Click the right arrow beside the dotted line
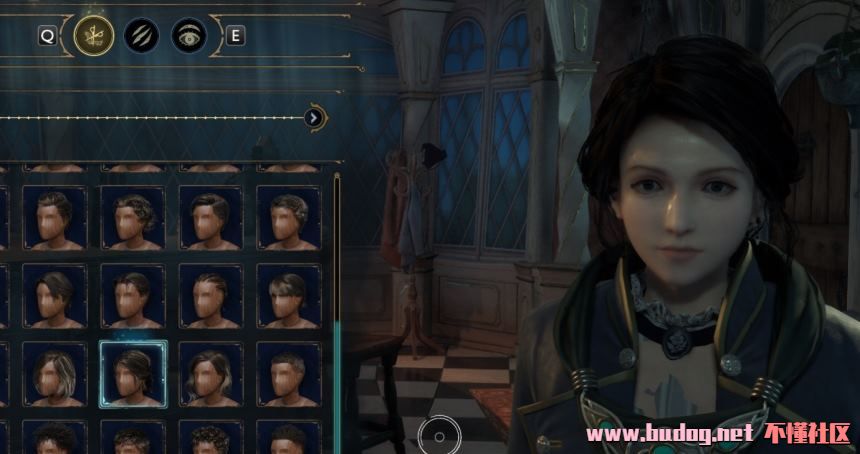860x454 pixels. 314,118
